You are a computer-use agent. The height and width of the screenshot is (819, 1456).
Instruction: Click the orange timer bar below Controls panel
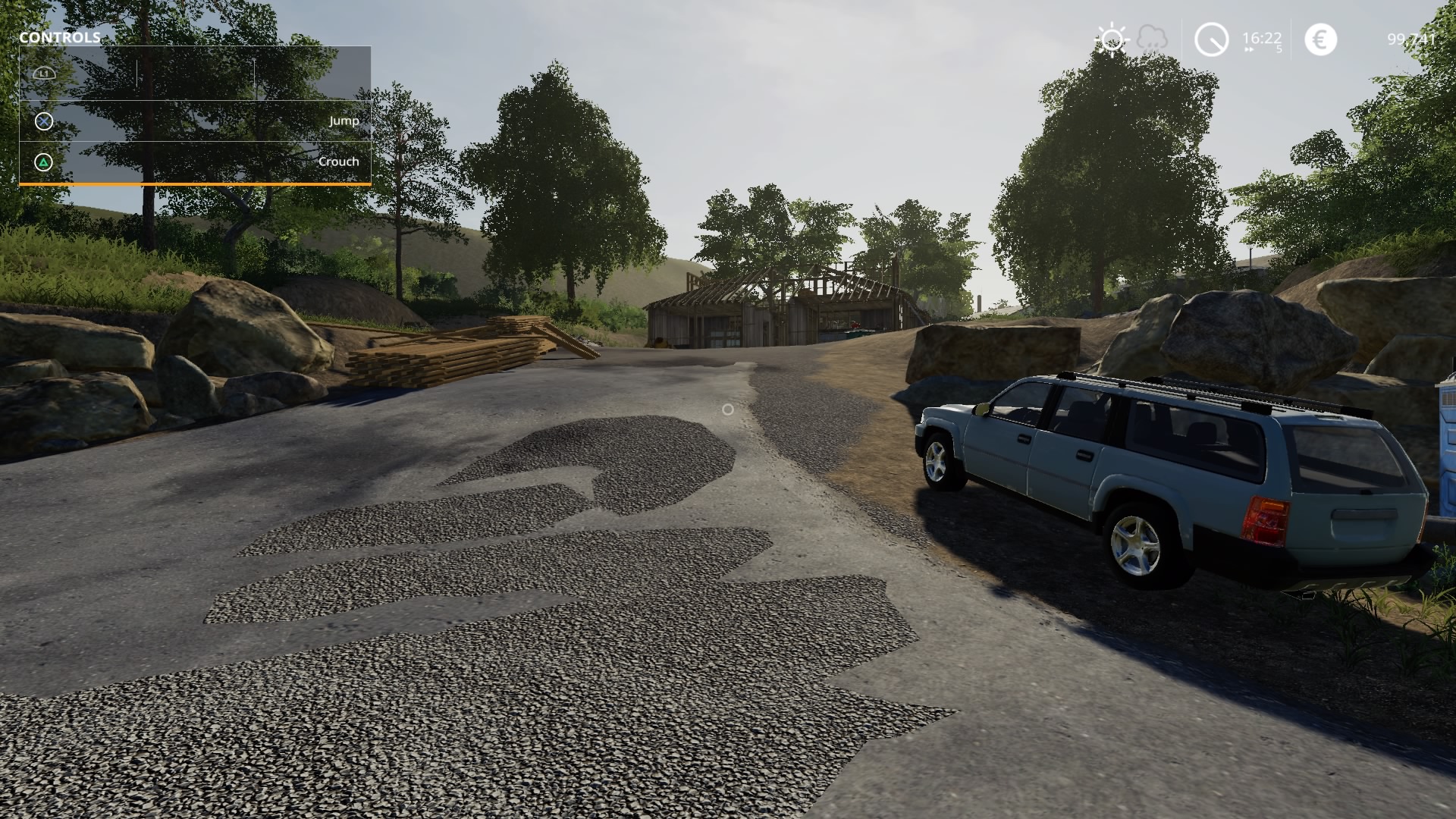tap(186, 184)
